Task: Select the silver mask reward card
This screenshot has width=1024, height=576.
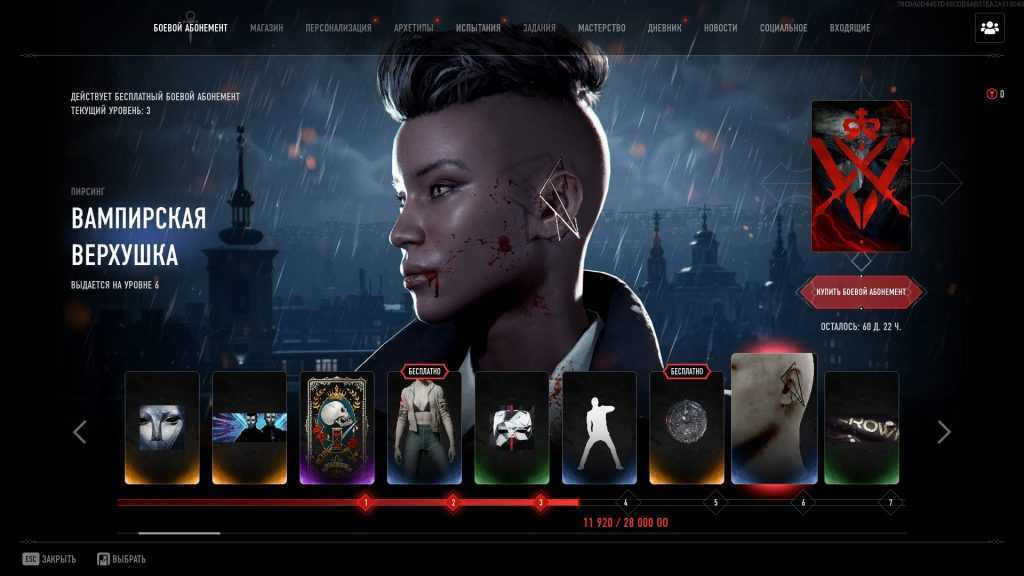Action: click(x=162, y=428)
